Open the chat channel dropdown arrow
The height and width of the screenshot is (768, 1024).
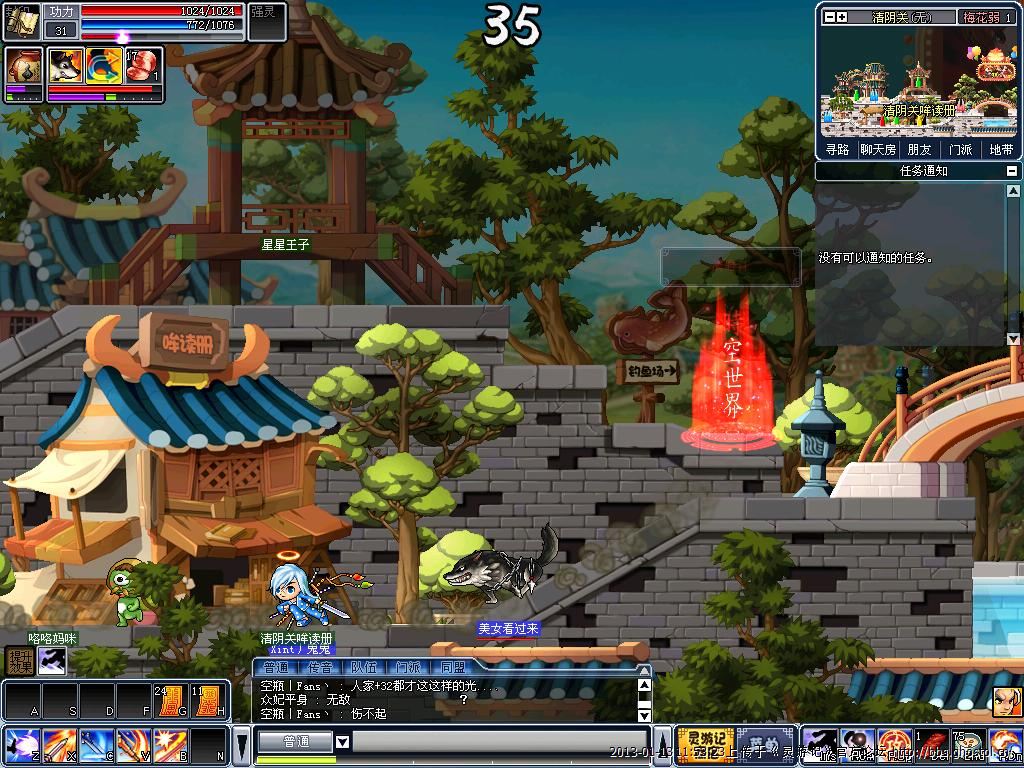342,741
